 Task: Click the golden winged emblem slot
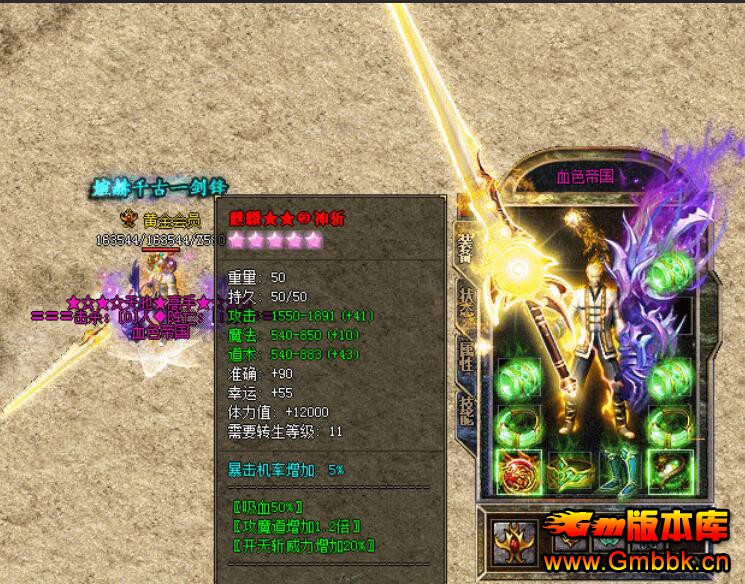click(x=514, y=538)
